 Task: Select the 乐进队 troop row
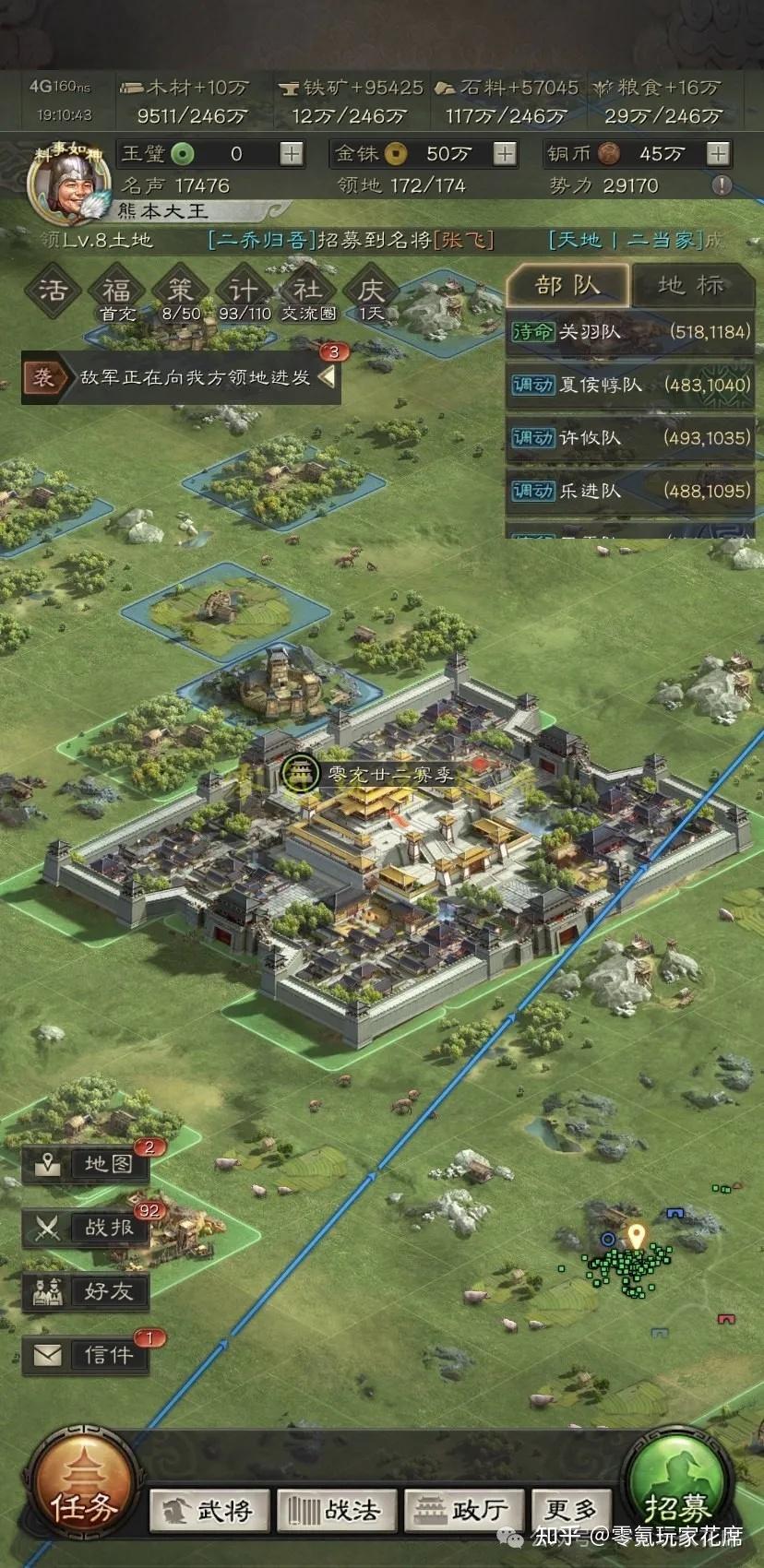tap(630, 491)
